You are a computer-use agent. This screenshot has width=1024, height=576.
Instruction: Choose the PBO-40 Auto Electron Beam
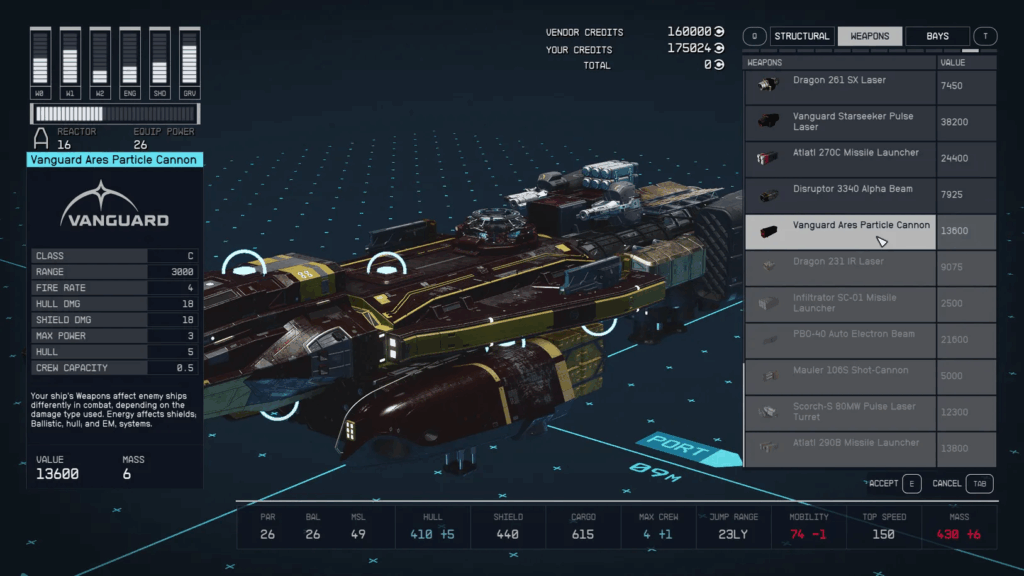click(x=840, y=340)
